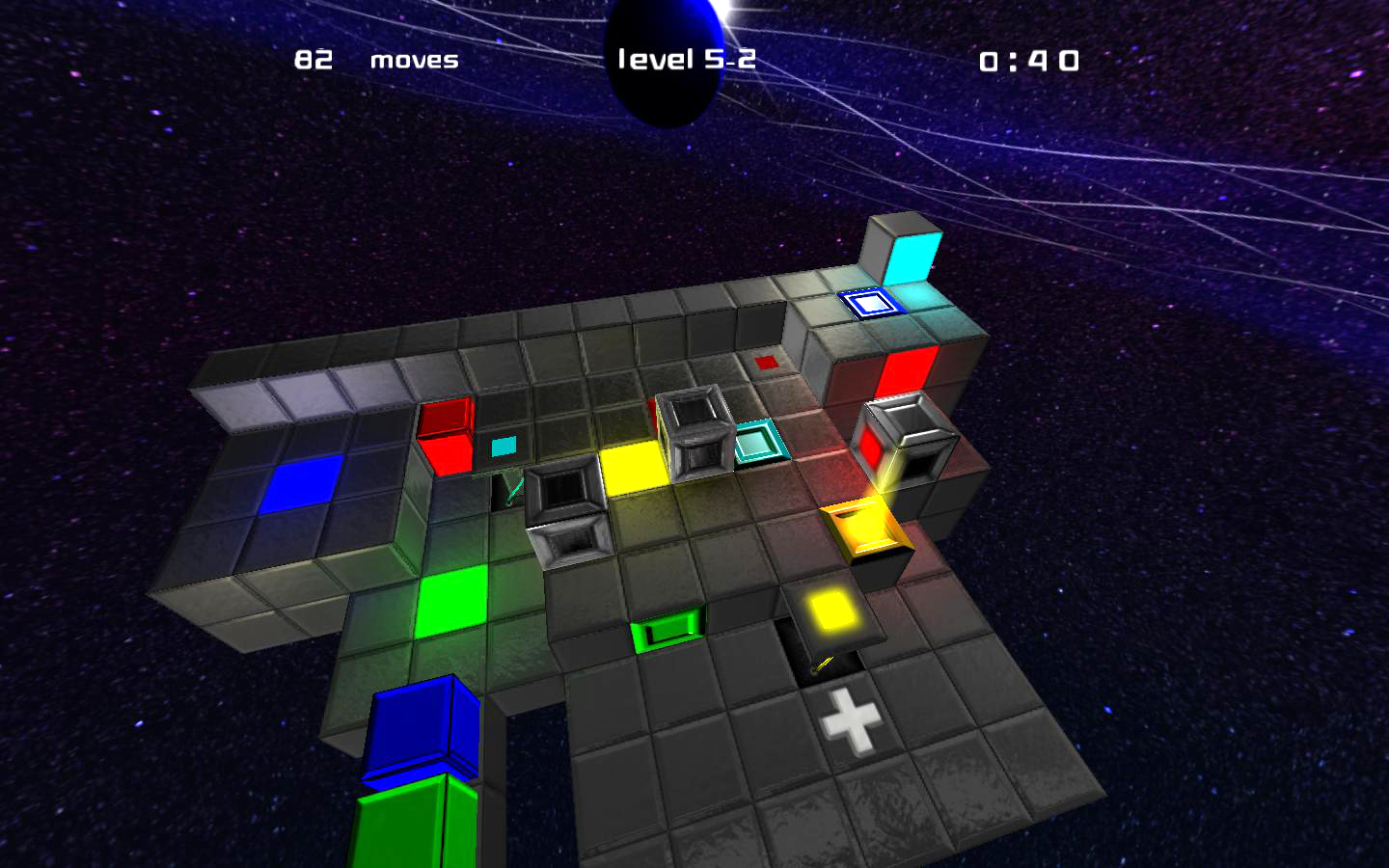Click the blue socket under the cyan cube

867,305
